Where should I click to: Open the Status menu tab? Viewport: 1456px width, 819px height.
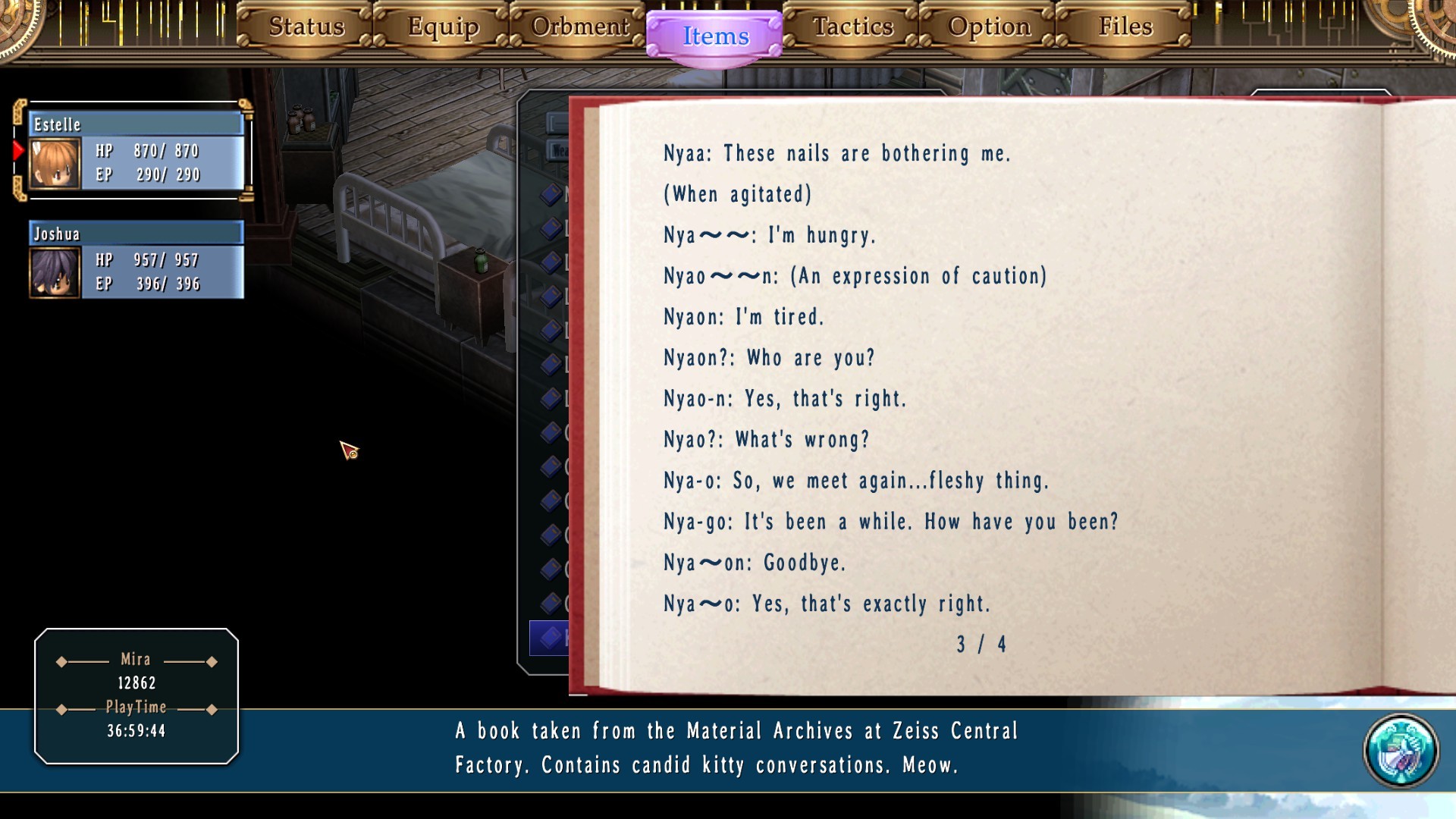click(x=306, y=27)
